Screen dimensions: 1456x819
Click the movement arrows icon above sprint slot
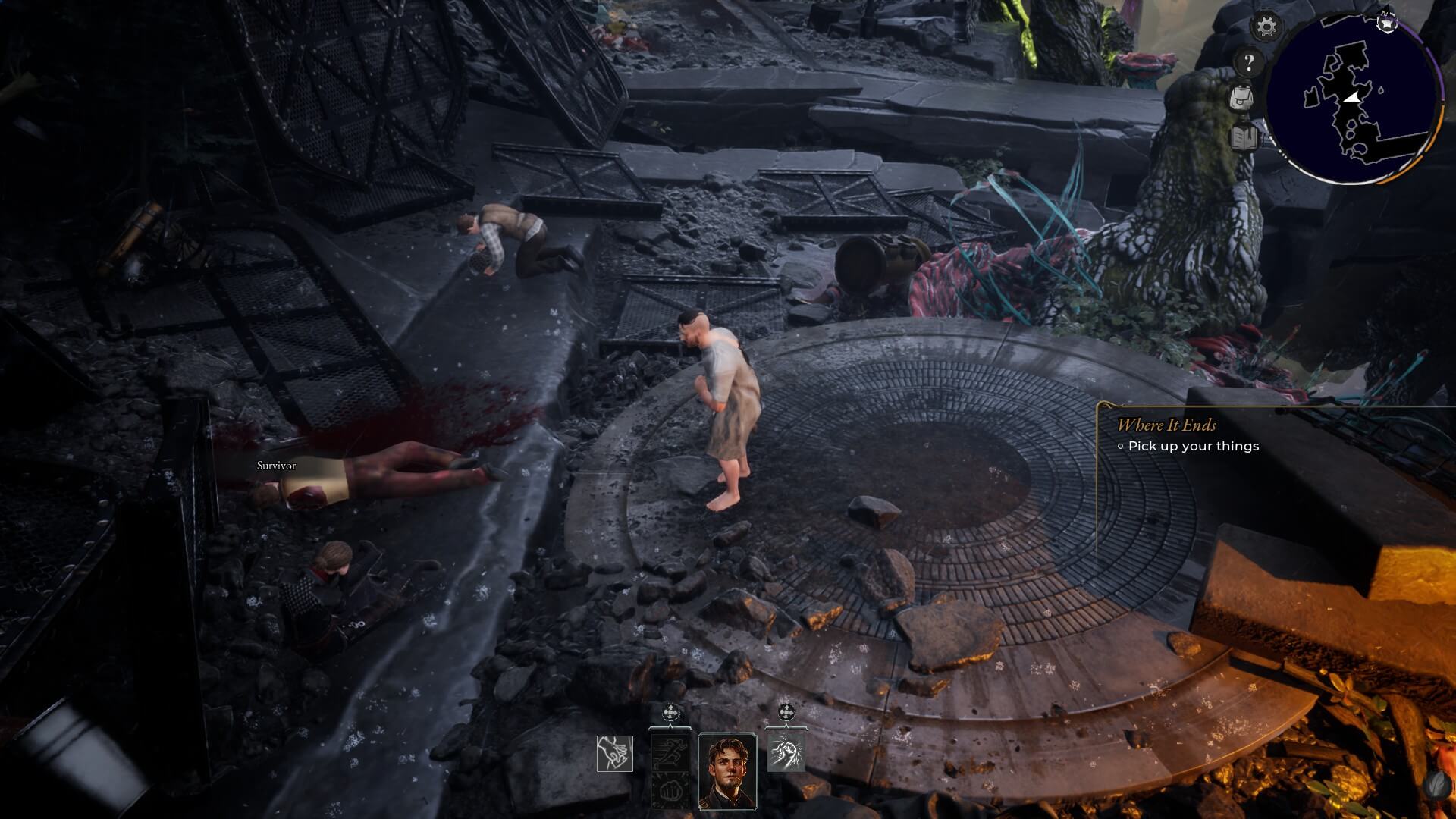[671, 713]
